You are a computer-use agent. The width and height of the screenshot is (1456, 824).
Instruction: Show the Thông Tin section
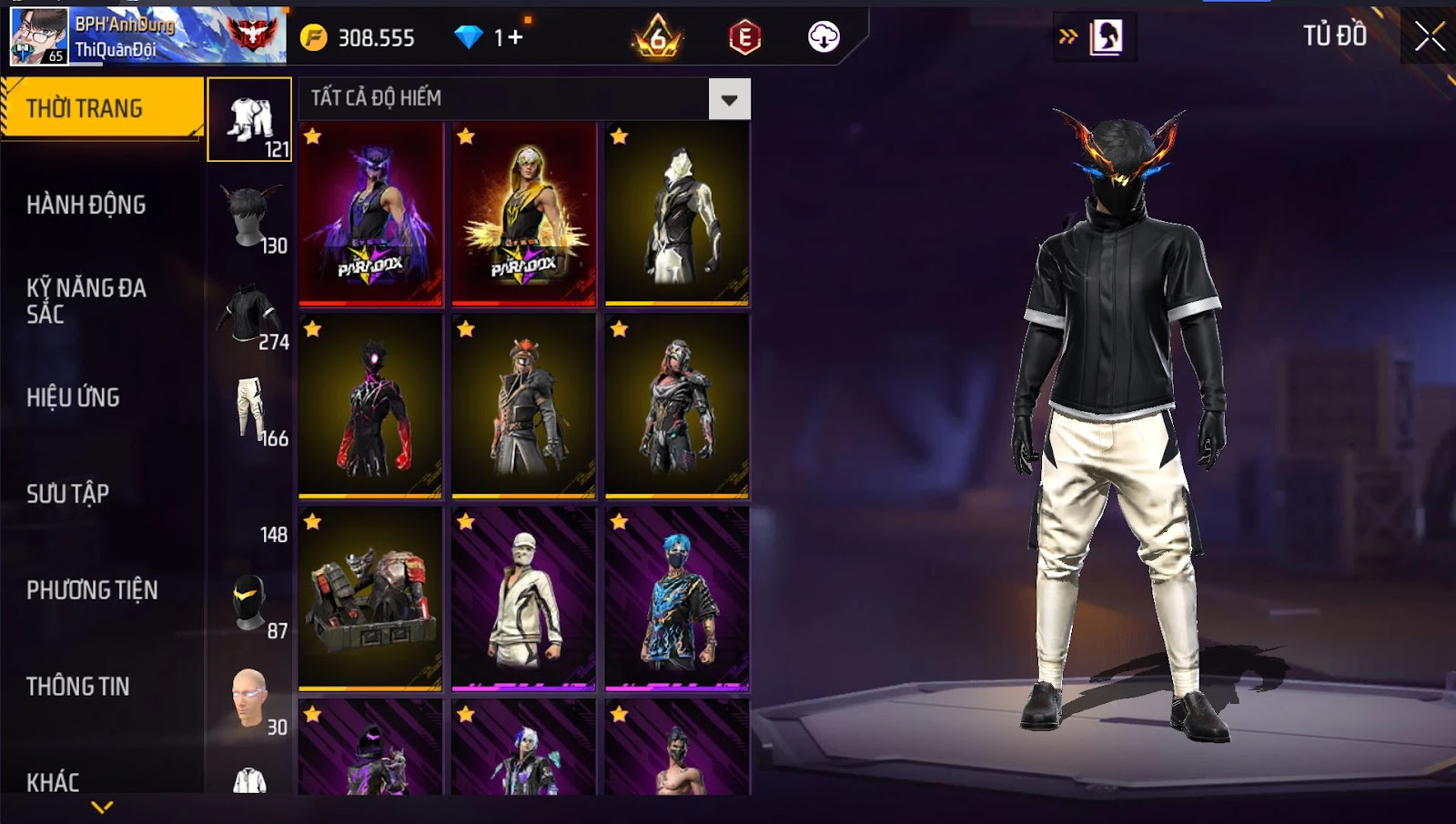pos(78,687)
